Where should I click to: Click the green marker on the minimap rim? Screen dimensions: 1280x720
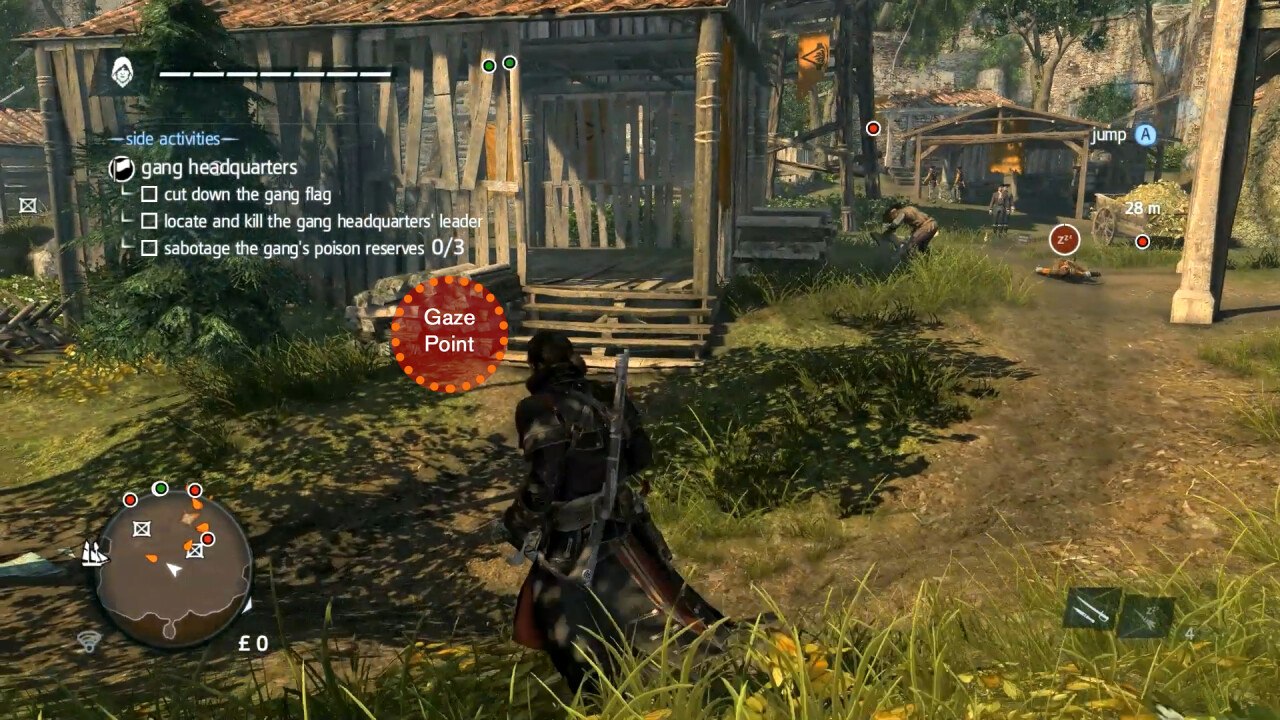(160, 488)
